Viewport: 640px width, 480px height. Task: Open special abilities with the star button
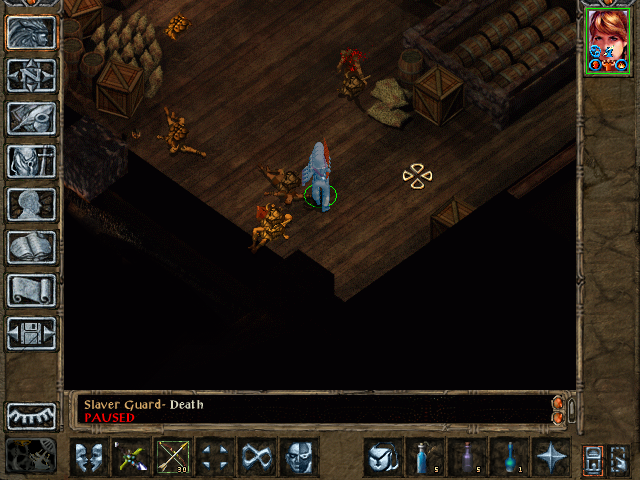click(550, 457)
